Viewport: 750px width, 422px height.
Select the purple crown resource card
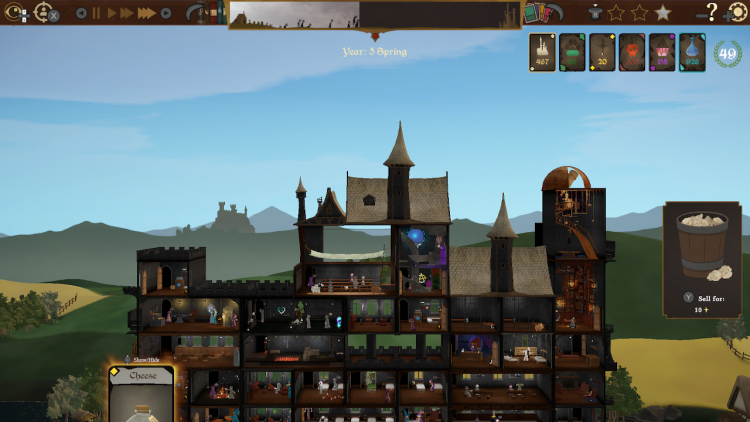(x=662, y=52)
